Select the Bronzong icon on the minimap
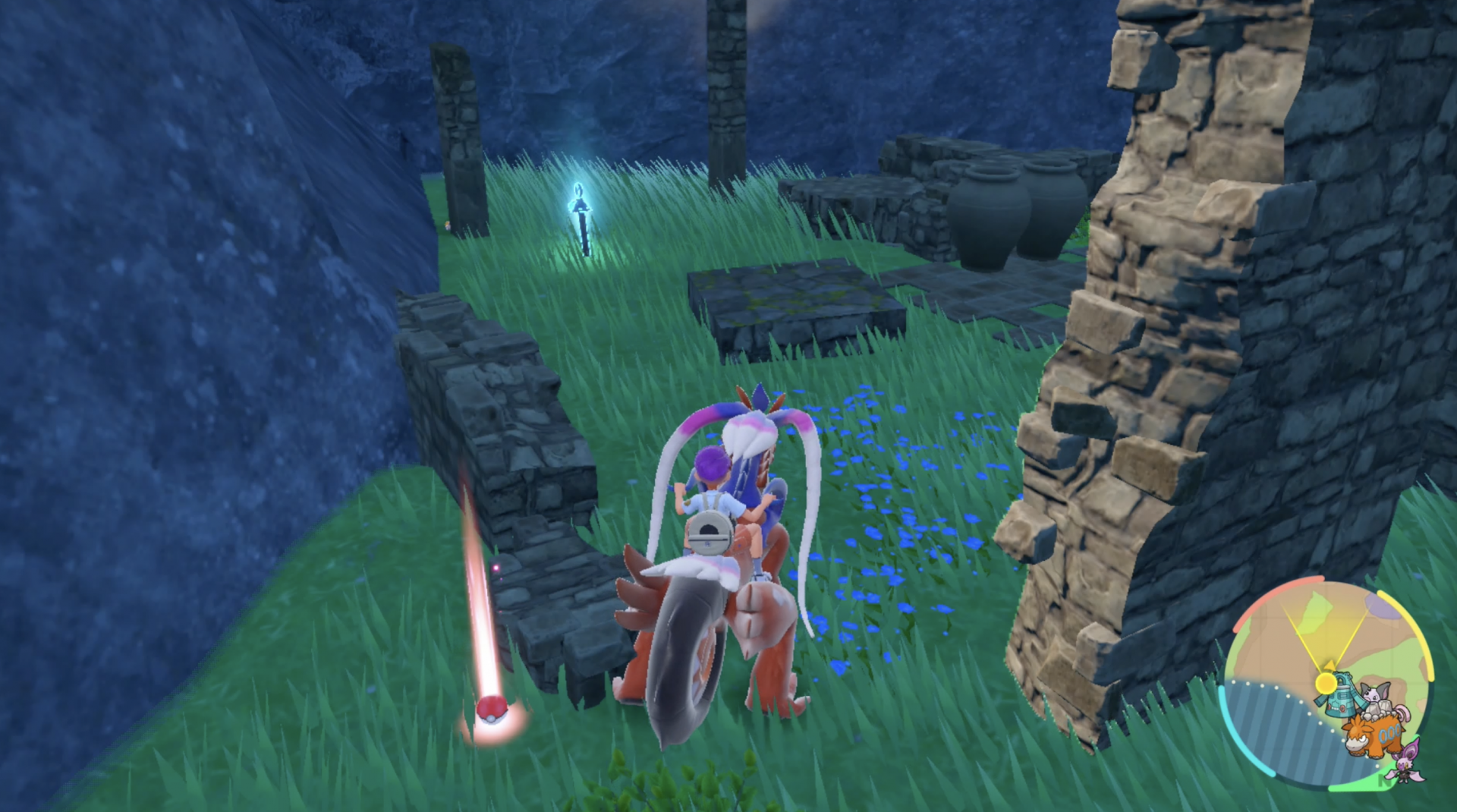 pos(1340,697)
